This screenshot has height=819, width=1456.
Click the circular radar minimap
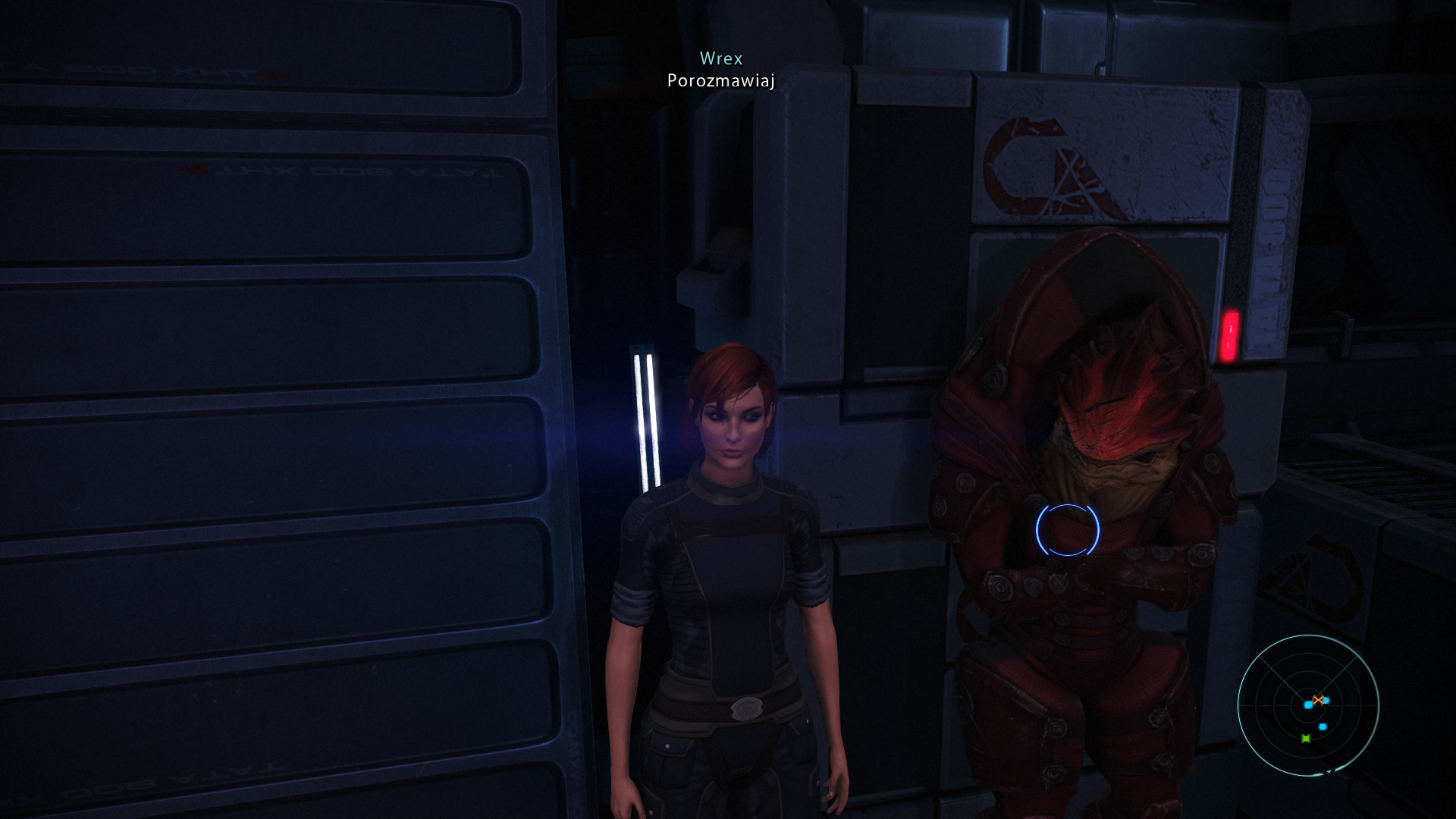[1308, 705]
